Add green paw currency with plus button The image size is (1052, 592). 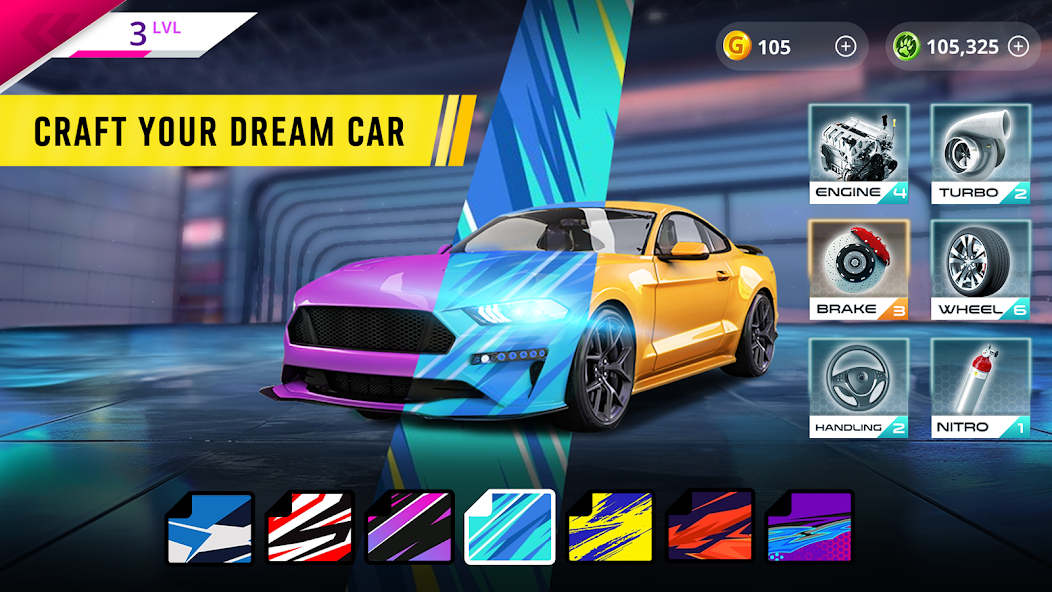pos(1018,46)
